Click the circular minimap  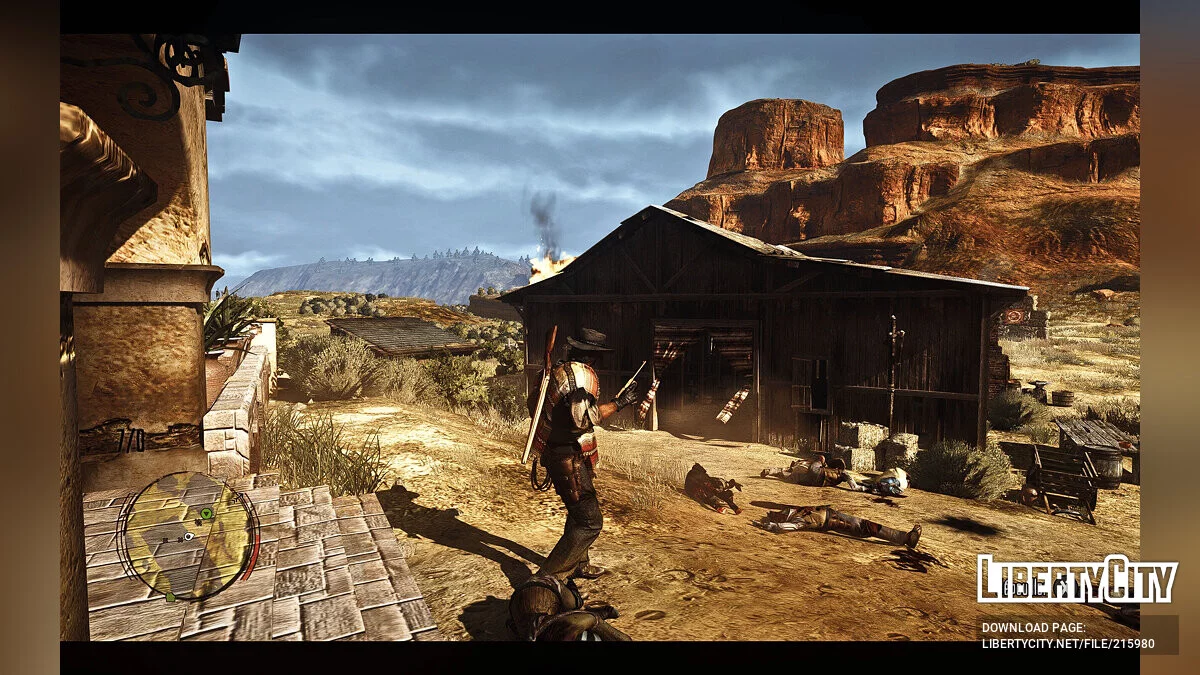point(188,536)
